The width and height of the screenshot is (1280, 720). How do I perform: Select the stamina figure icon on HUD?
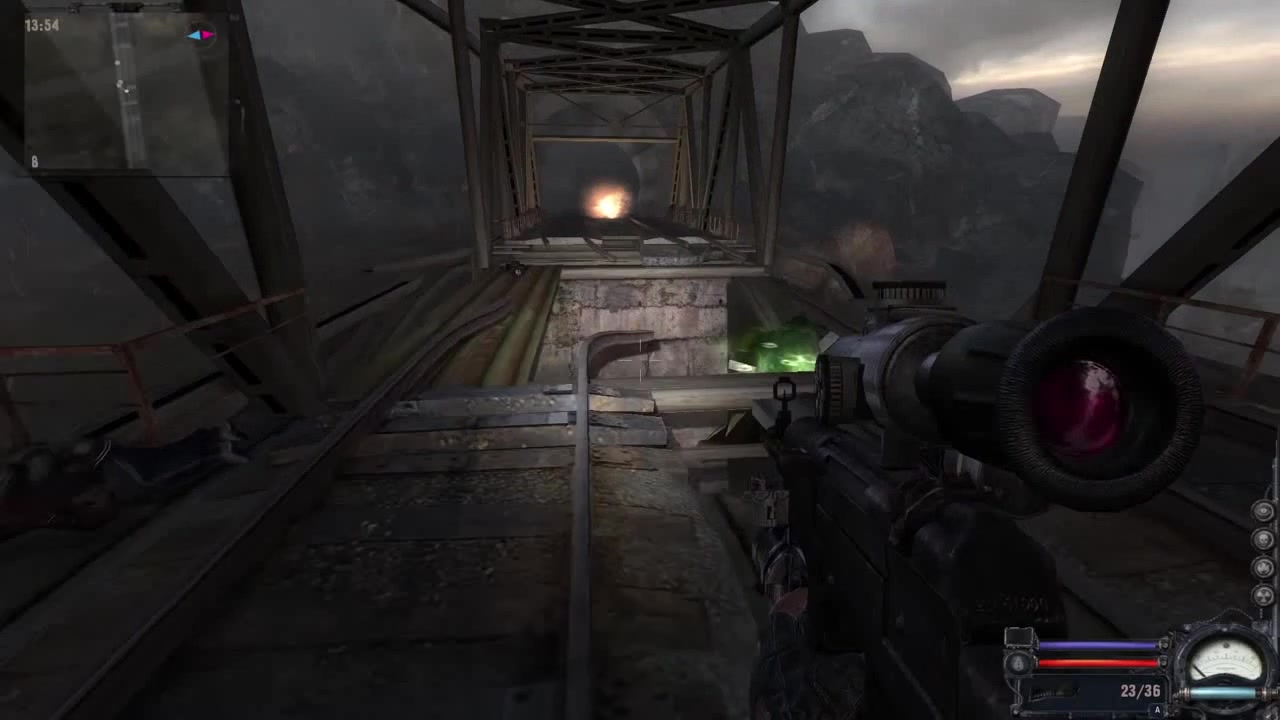1017,662
